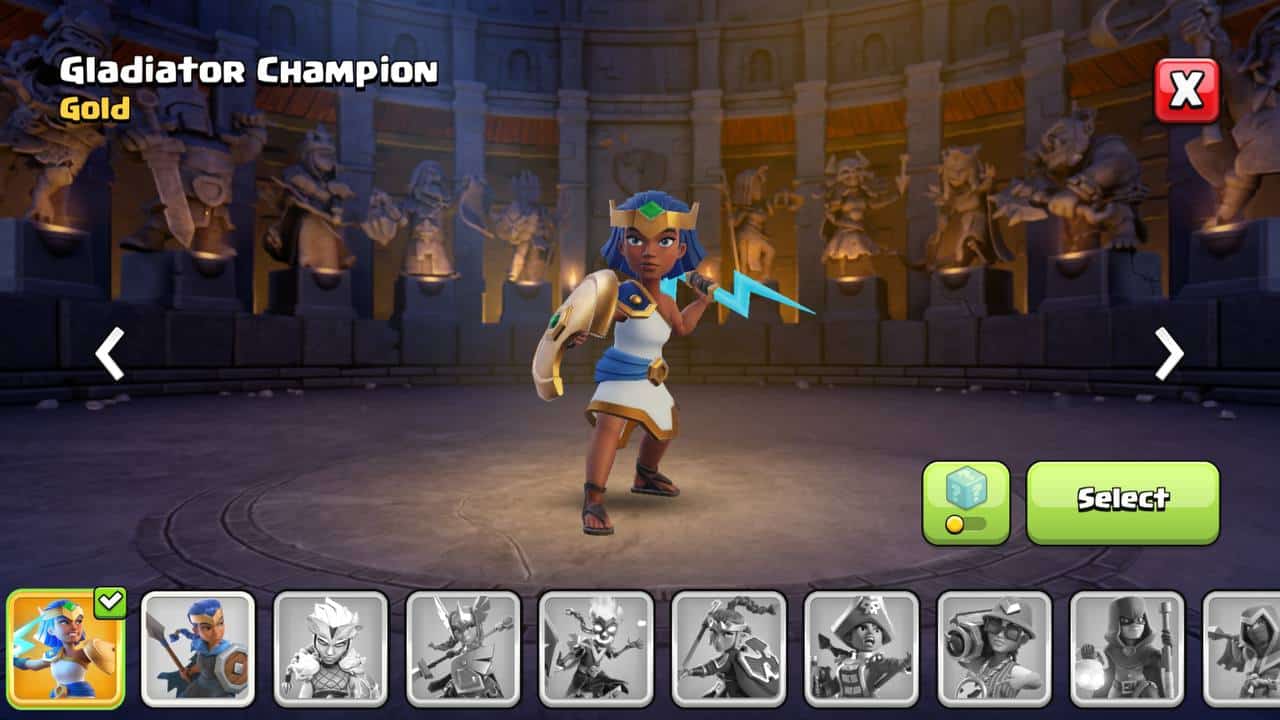Viewport: 1280px width, 720px height.
Task: Show the previous skin with the left arrow
Action: pyautogui.click(x=110, y=354)
